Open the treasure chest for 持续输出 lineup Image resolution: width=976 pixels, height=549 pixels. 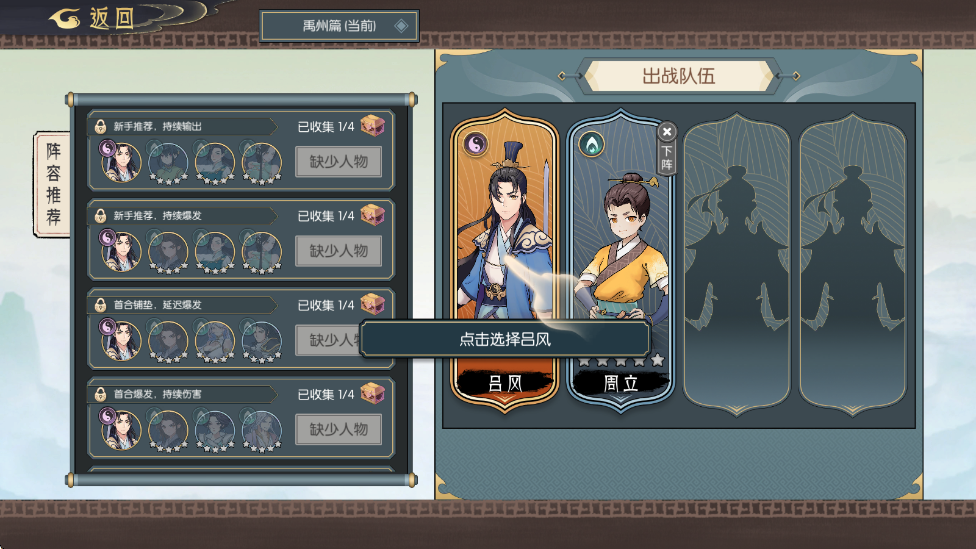[x=373, y=125]
